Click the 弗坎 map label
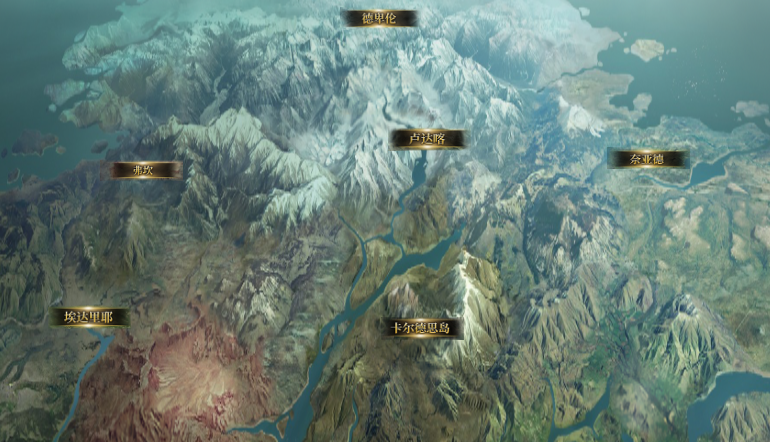The width and height of the screenshot is (770, 442). pos(145,170)
